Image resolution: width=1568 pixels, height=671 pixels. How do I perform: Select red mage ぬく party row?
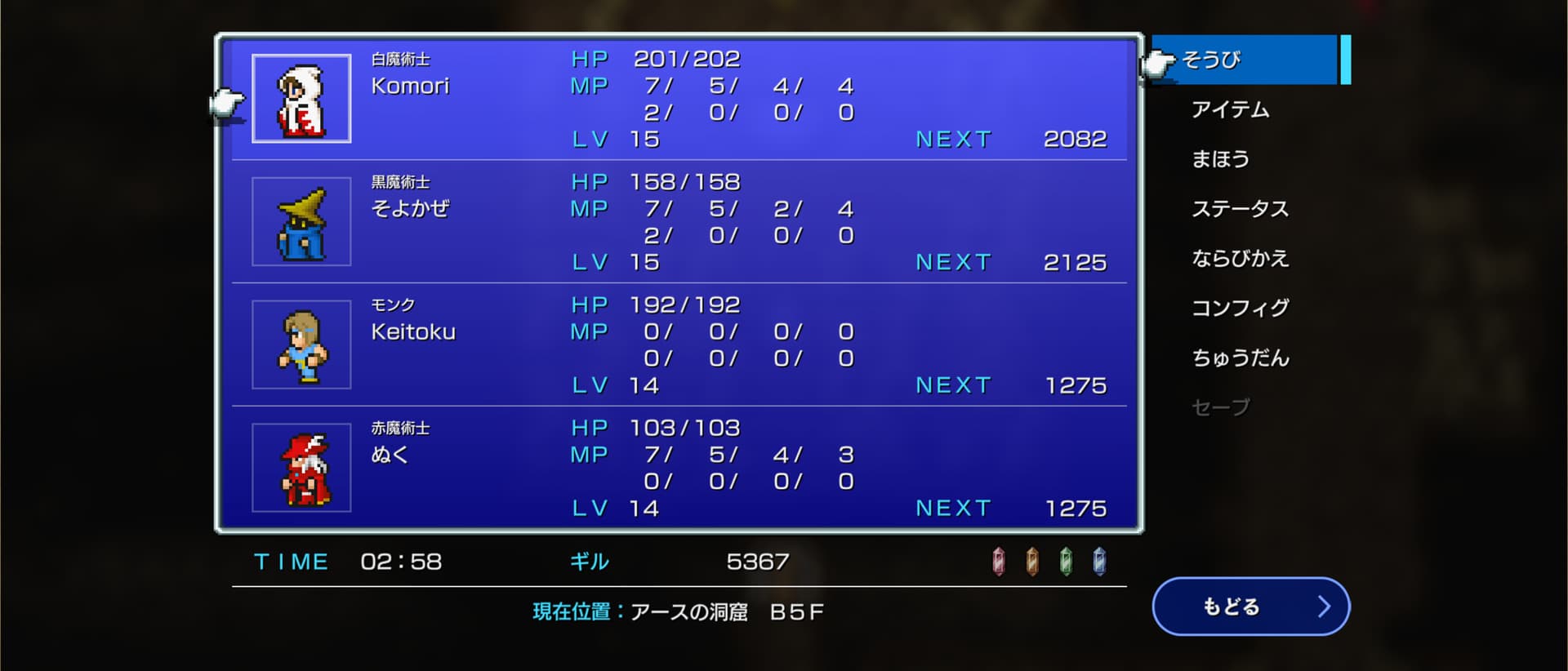(x=678, y=468)
